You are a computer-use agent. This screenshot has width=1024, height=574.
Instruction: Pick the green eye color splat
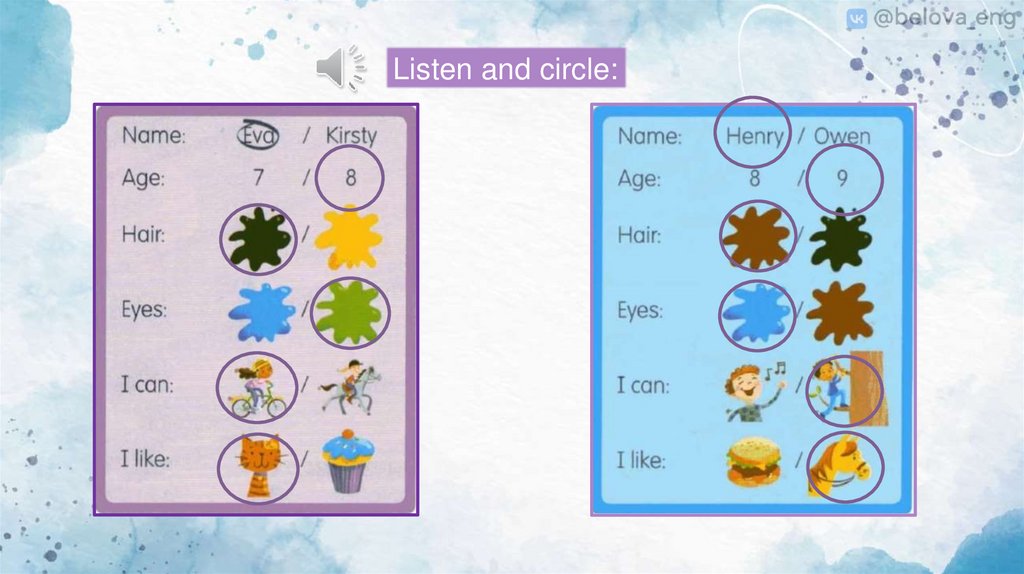pos(349,313)
